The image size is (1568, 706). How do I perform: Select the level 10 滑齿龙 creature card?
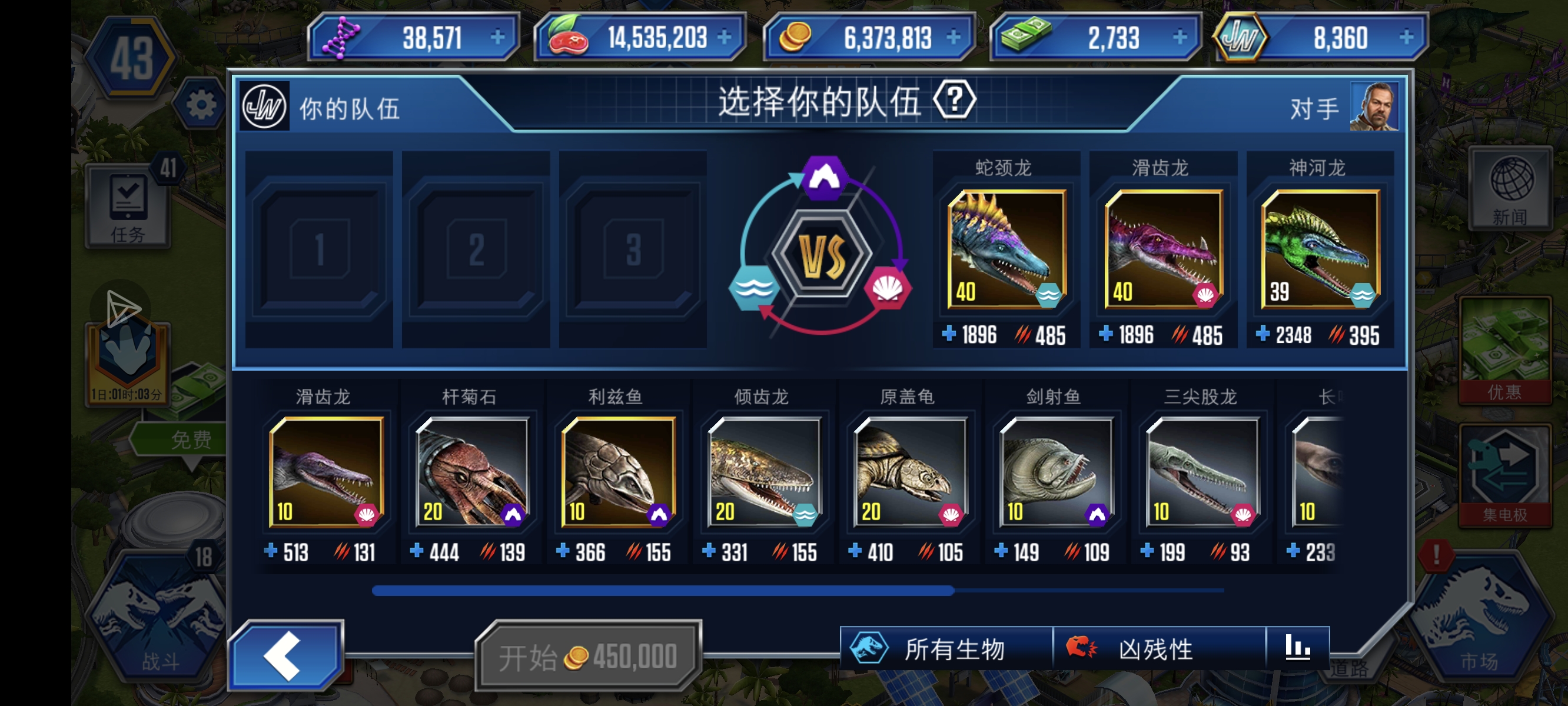pos(326,472)
